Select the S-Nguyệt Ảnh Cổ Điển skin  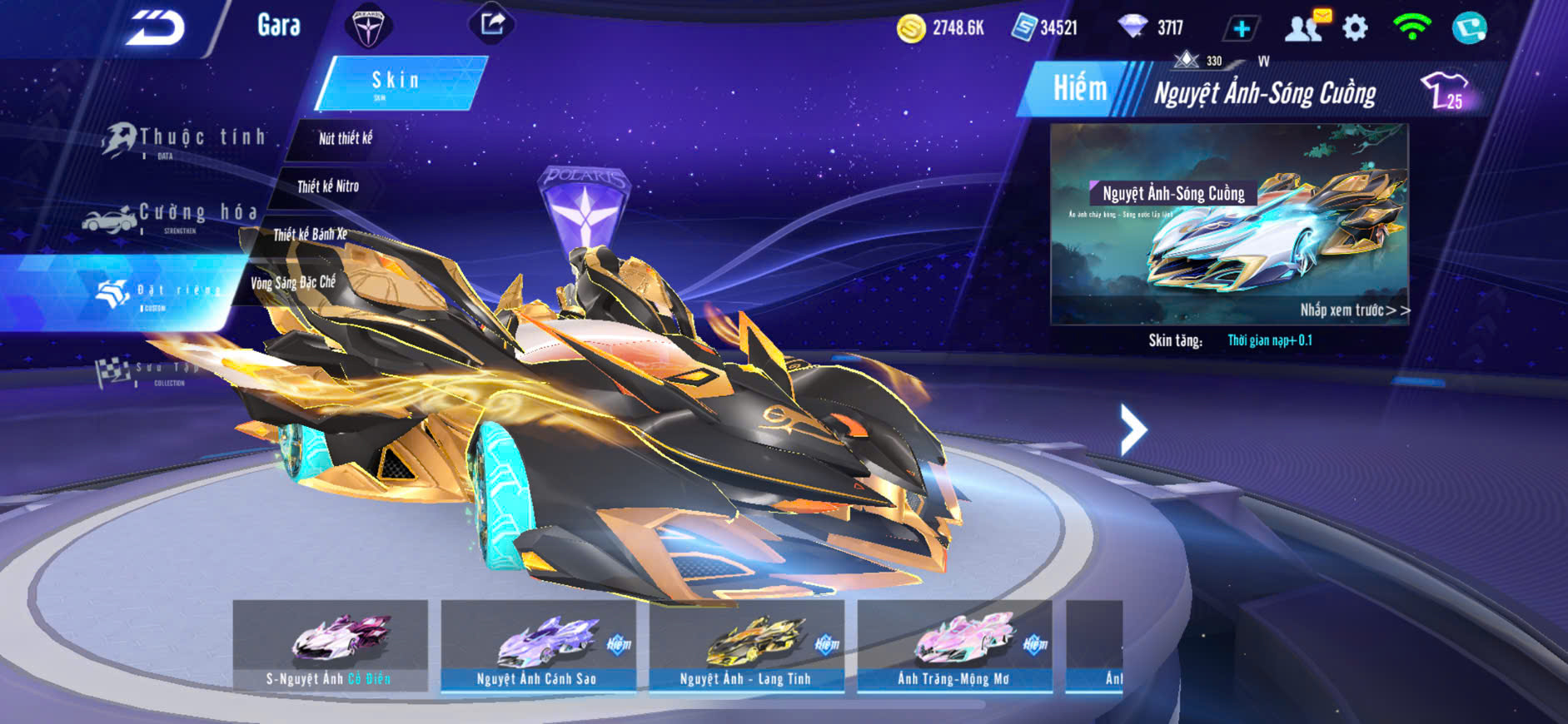[331, 646]
